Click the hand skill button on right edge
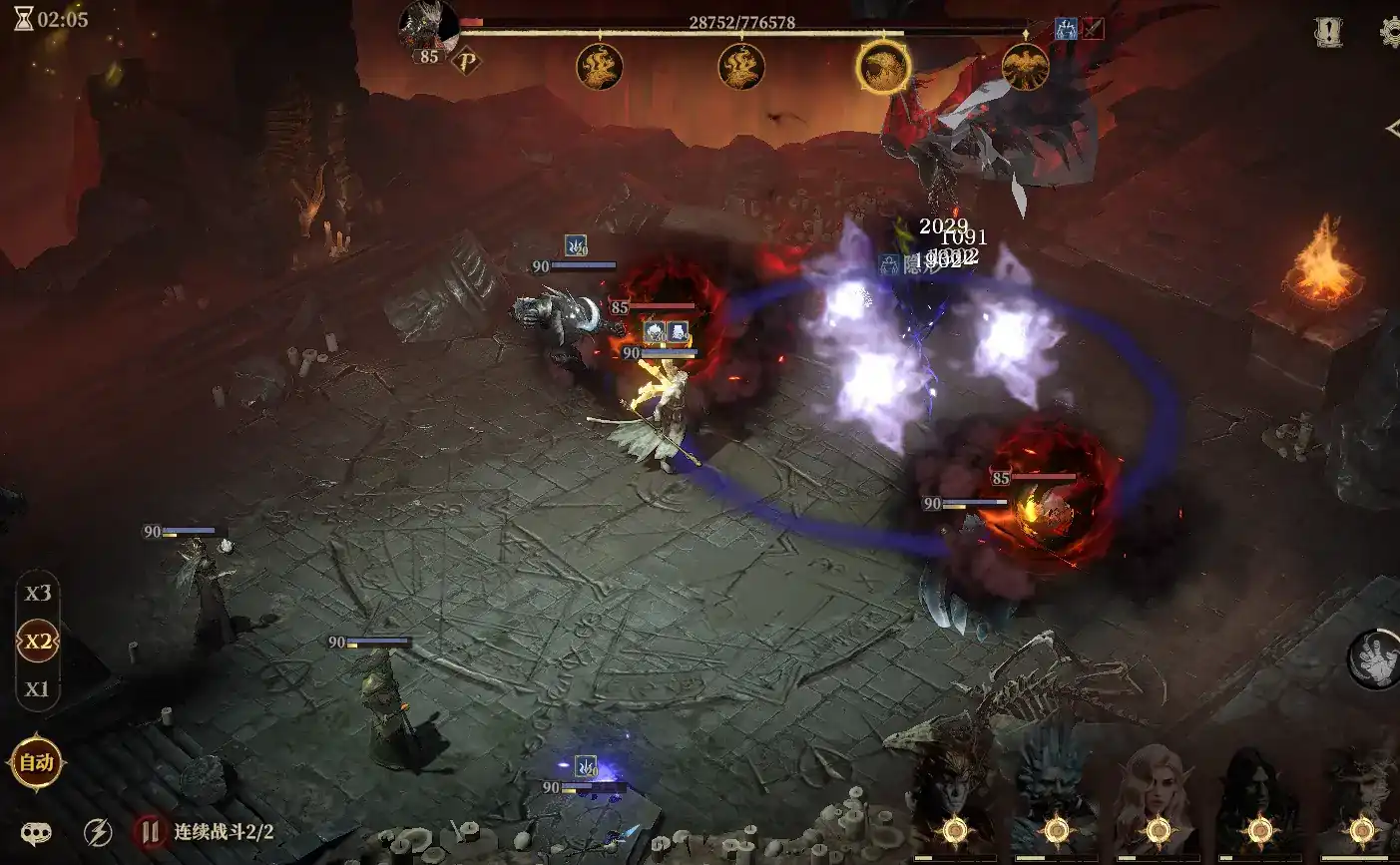 point(1375,658)
